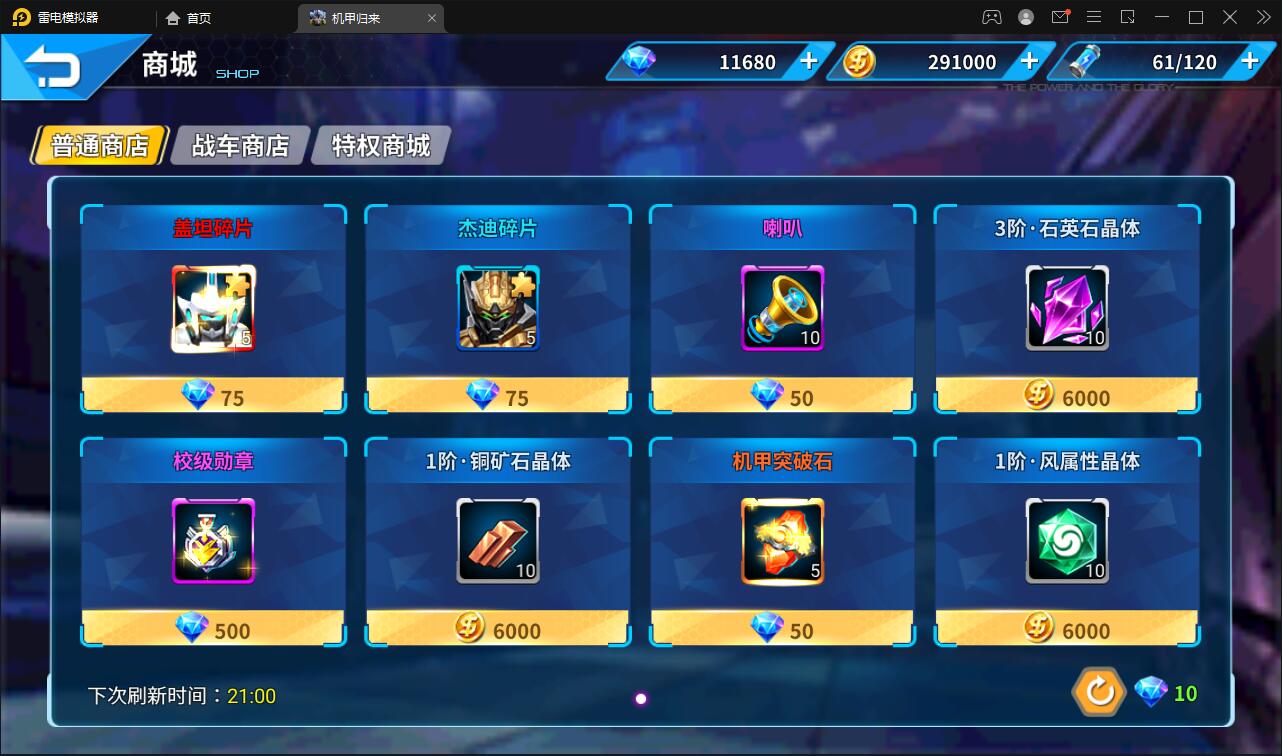Click the page indicator dot at bottom

pyautogui.click(x=640, y=698)
